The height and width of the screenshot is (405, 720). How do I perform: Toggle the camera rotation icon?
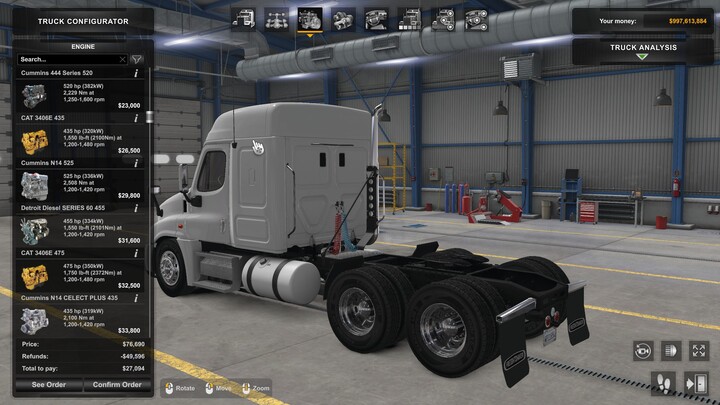click(643, 350)
